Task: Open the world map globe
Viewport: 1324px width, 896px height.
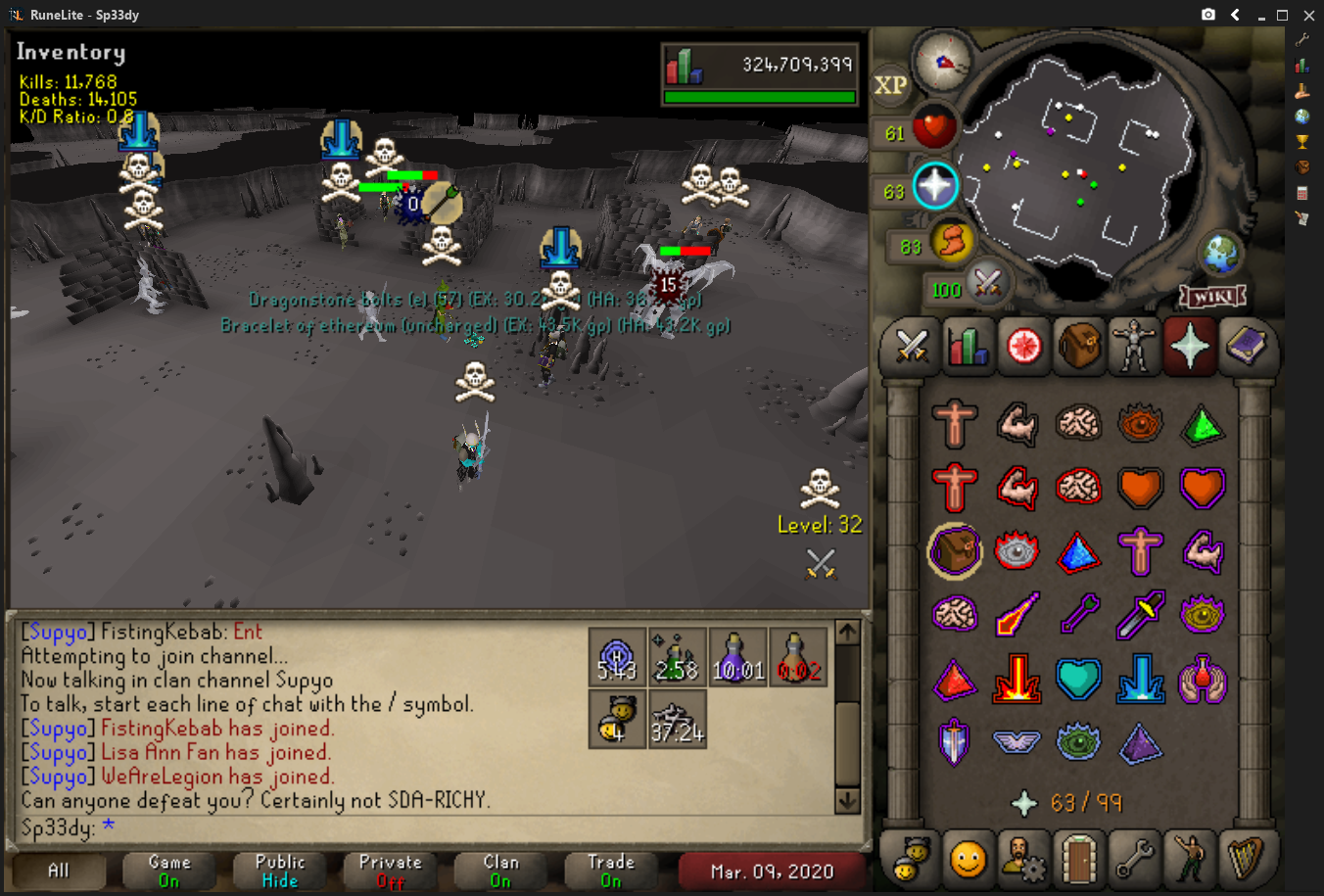Action: 1220,254
